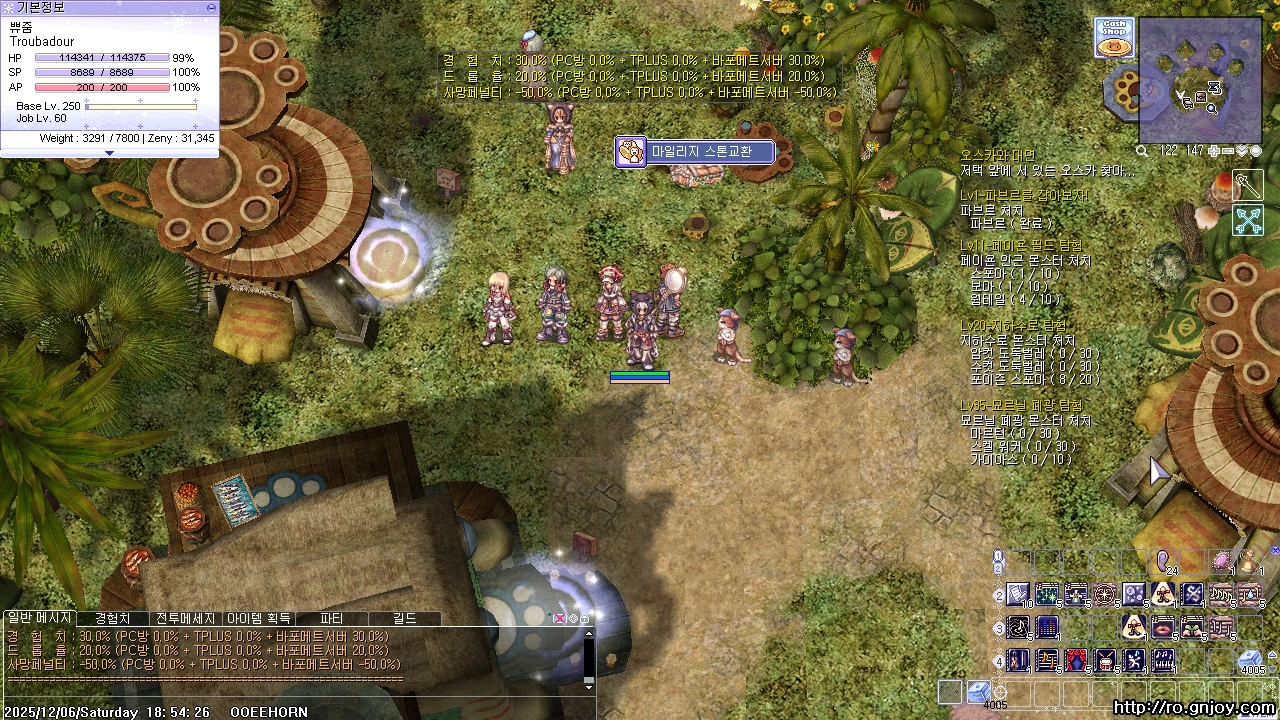This screenshot has width=1280, height=720.
Task: Zoom in the minimap with plus button
Action: [1214, 151]
